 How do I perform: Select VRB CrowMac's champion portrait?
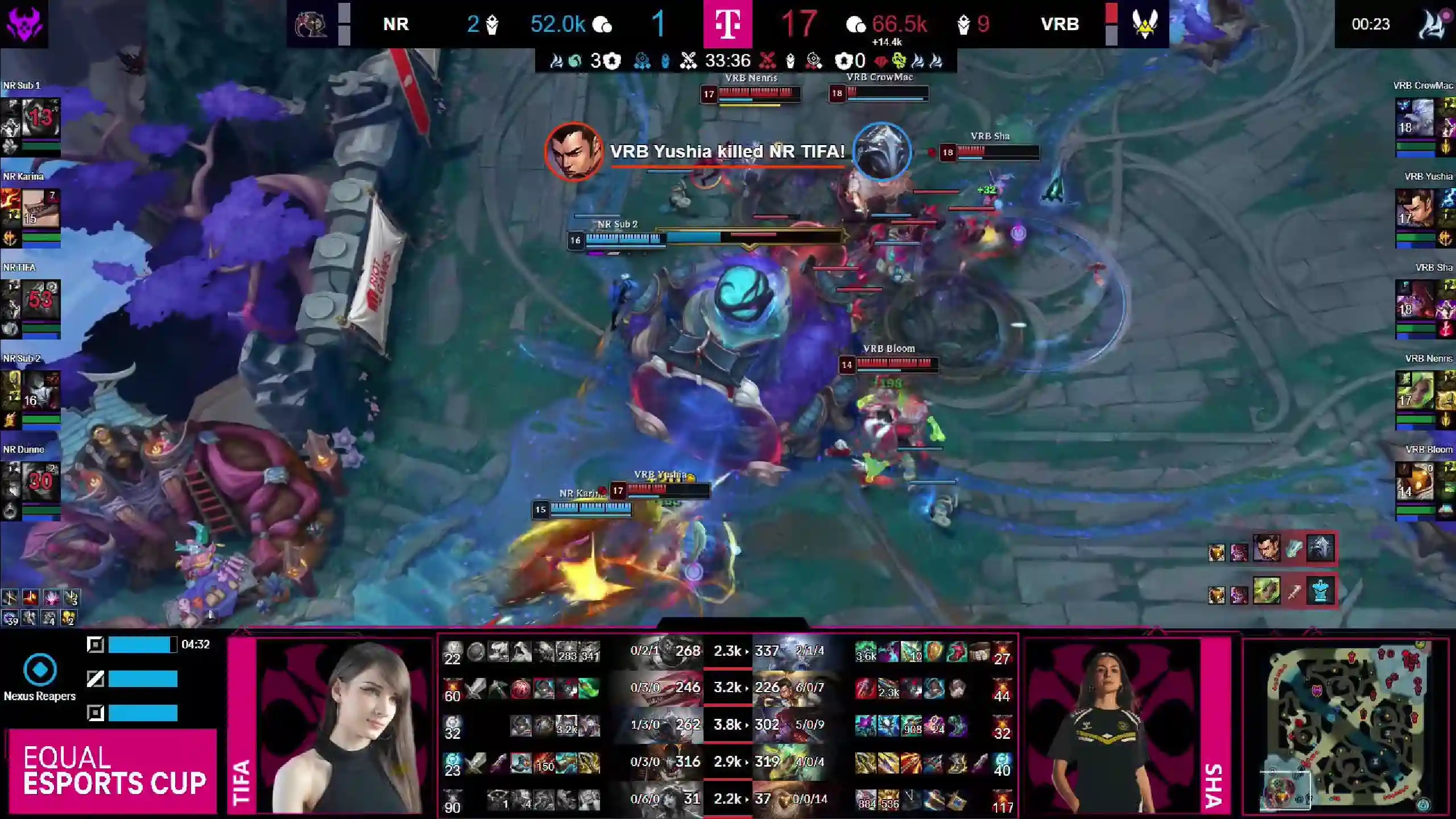click(1414, 118)
